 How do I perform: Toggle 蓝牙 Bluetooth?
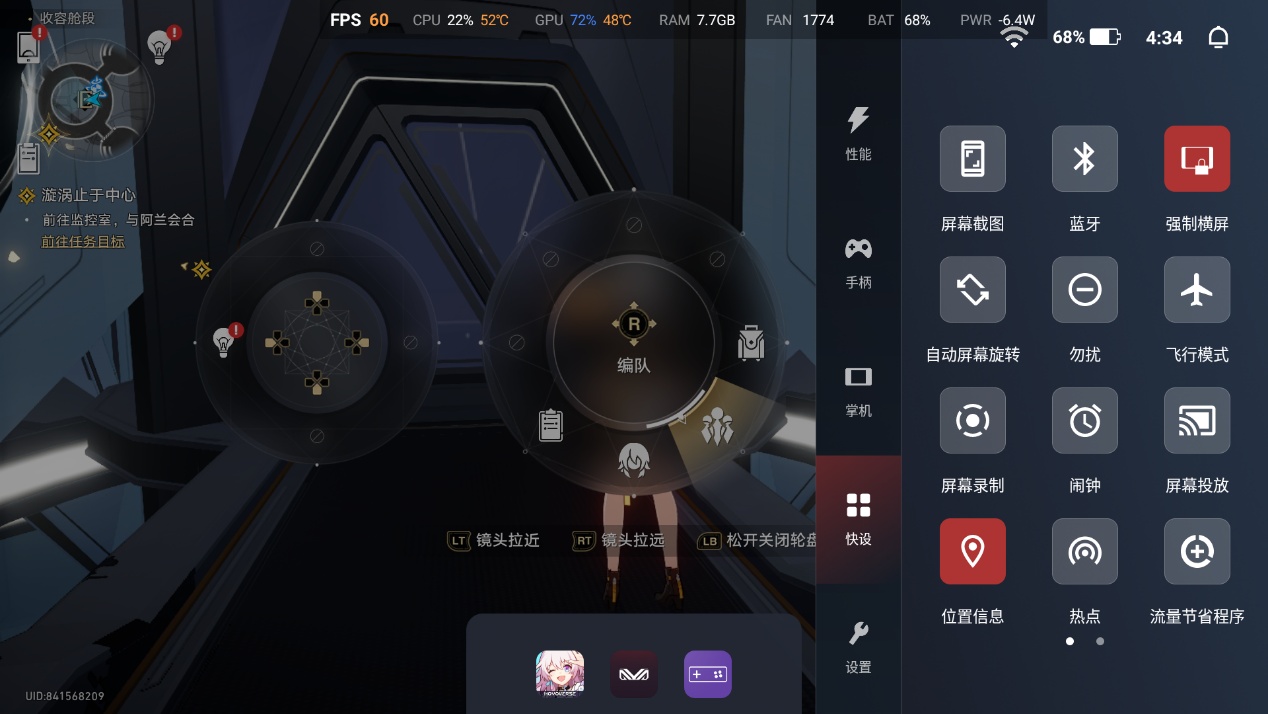(x=1084, y=159)
